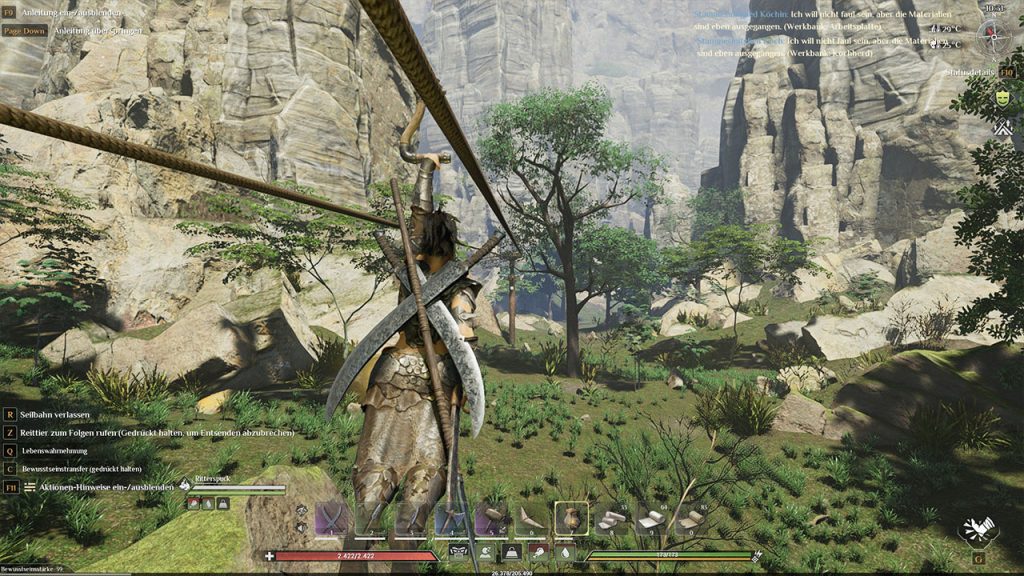
Task: Select the hotbar slot 5 item
Action: pos(491,518)
